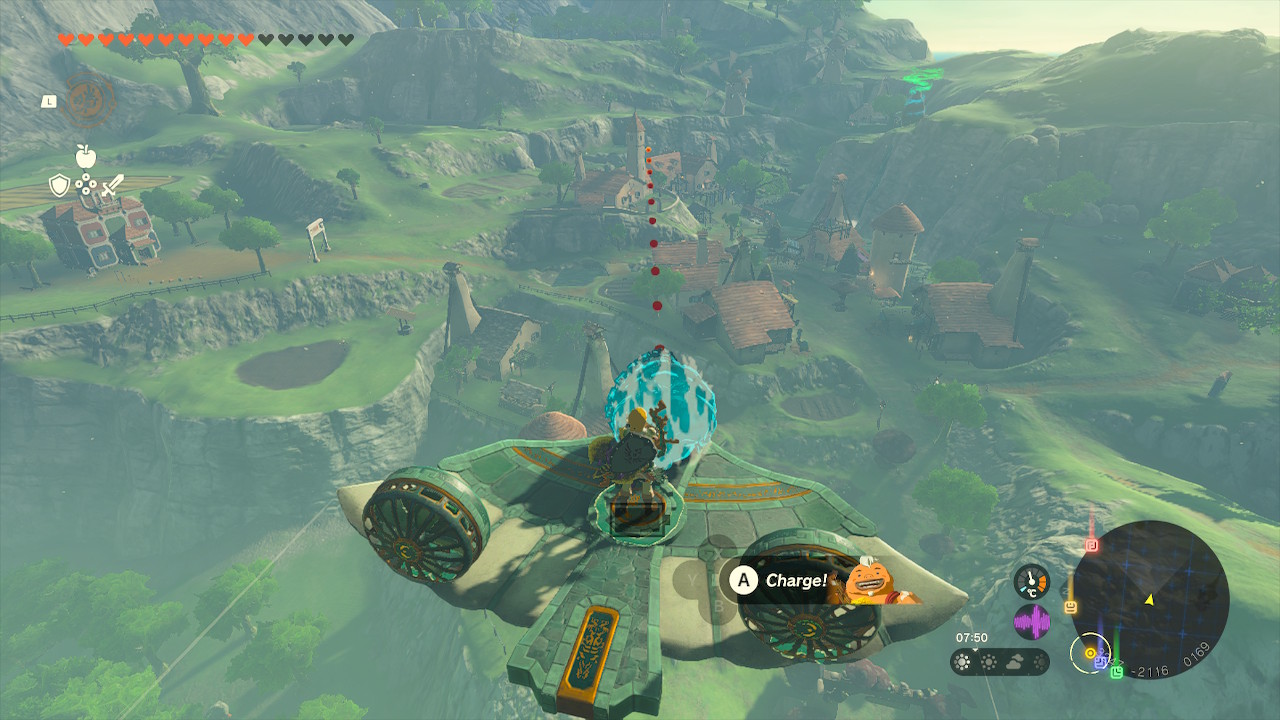Open the orange ability wheel icon
The image size is (1280, 720).
point(91,100)
